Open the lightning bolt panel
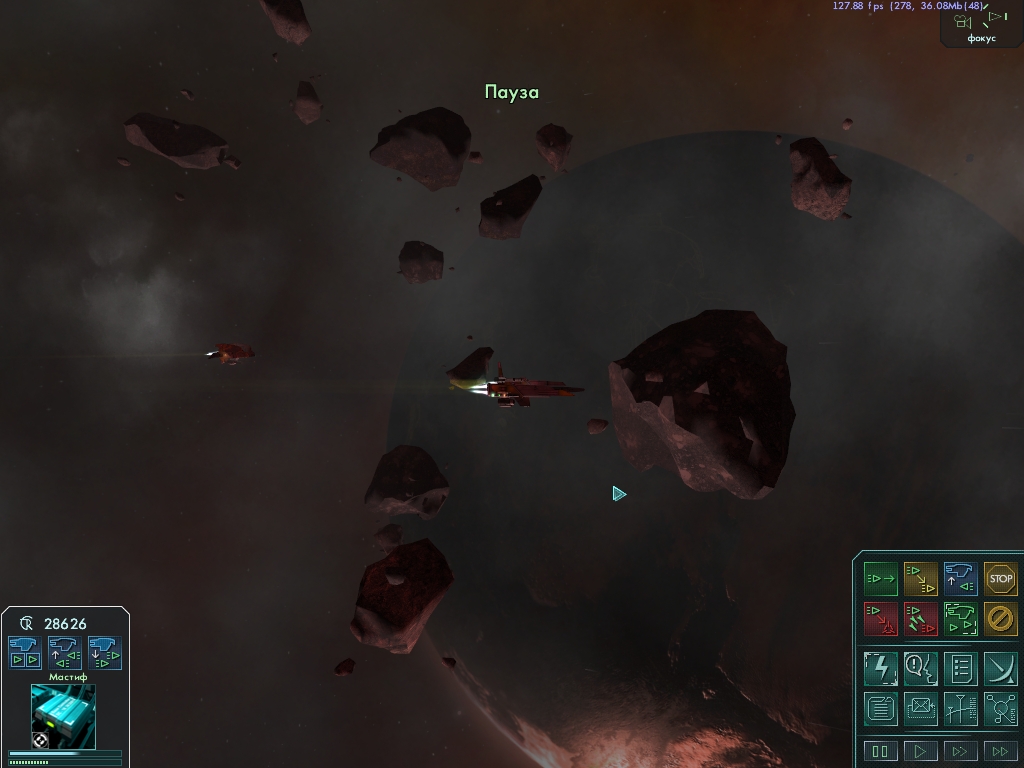The height and width of the screenshot is (768, 1024). click(881, 667)
